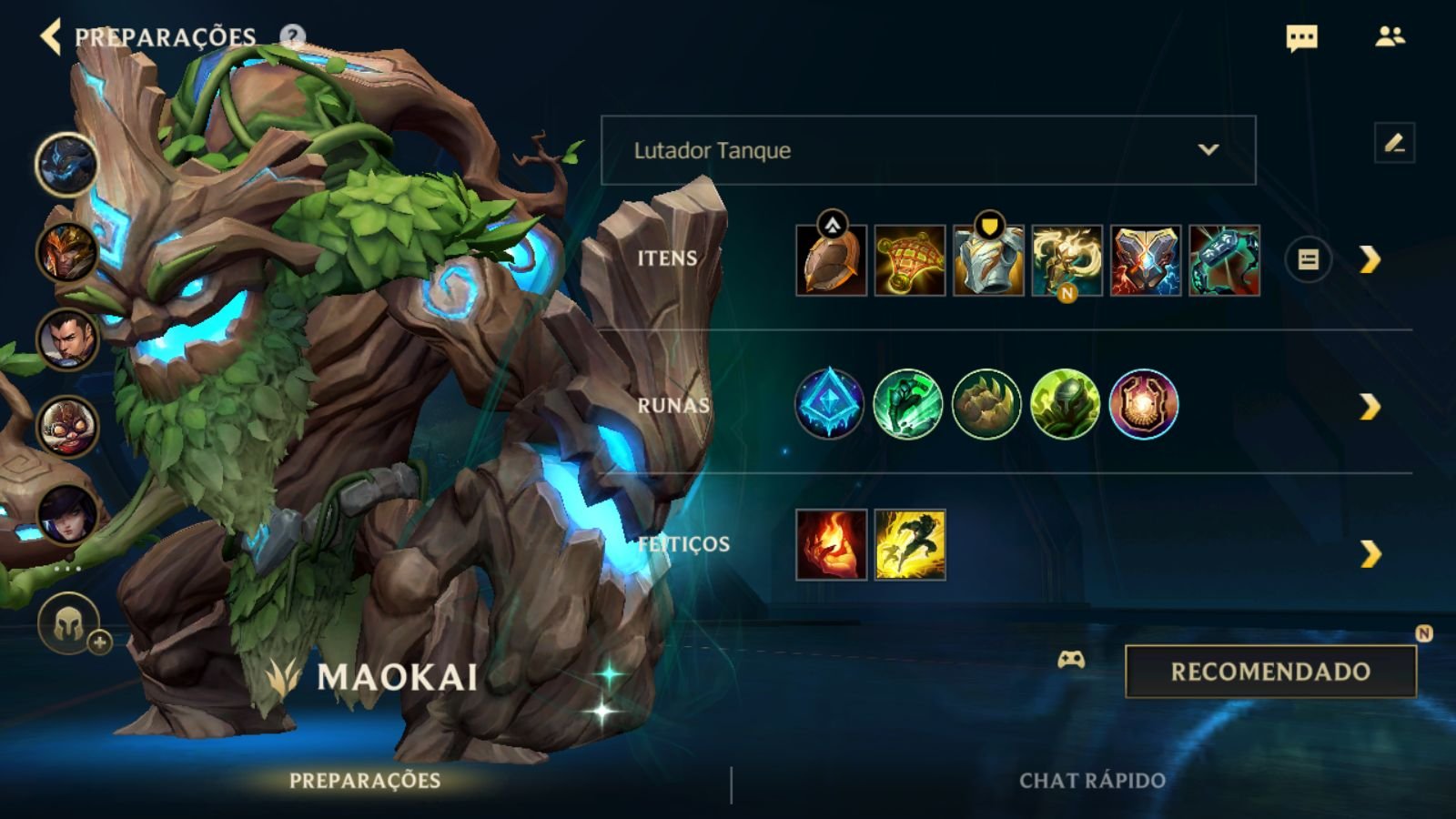Image resolution: width=1456 pixels, height=819 pixels.
Task: Go back from the Preparações screen
Action: click(52, 37)
